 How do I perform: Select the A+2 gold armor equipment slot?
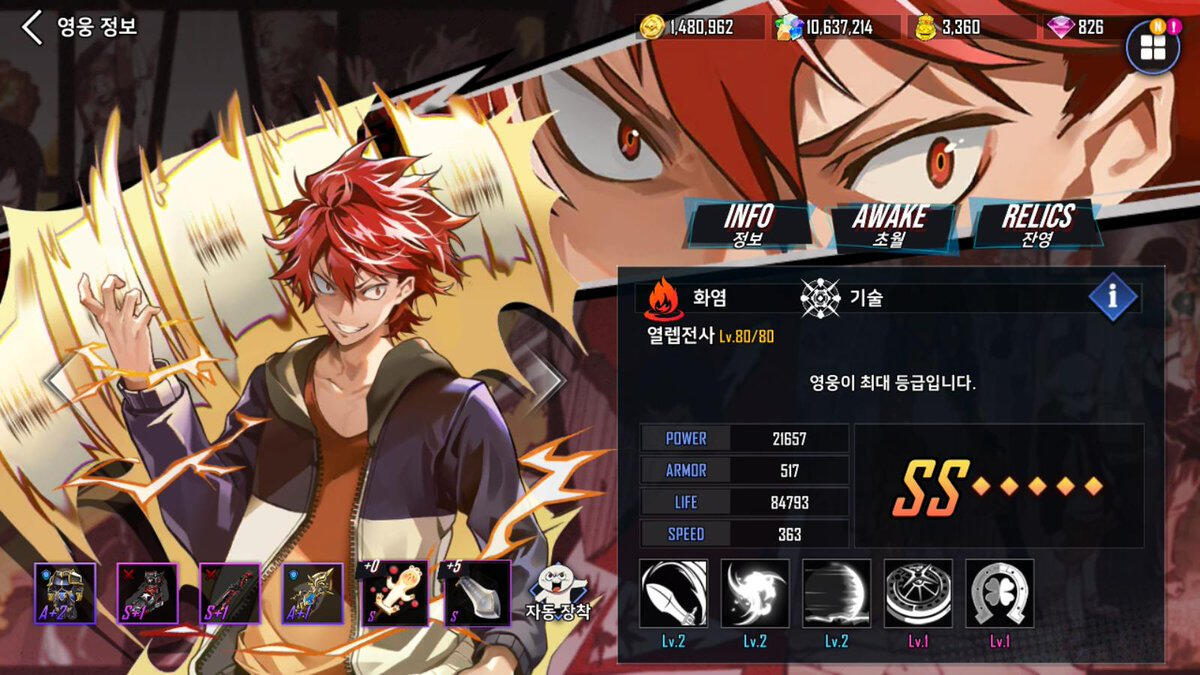tap(66, 593)
